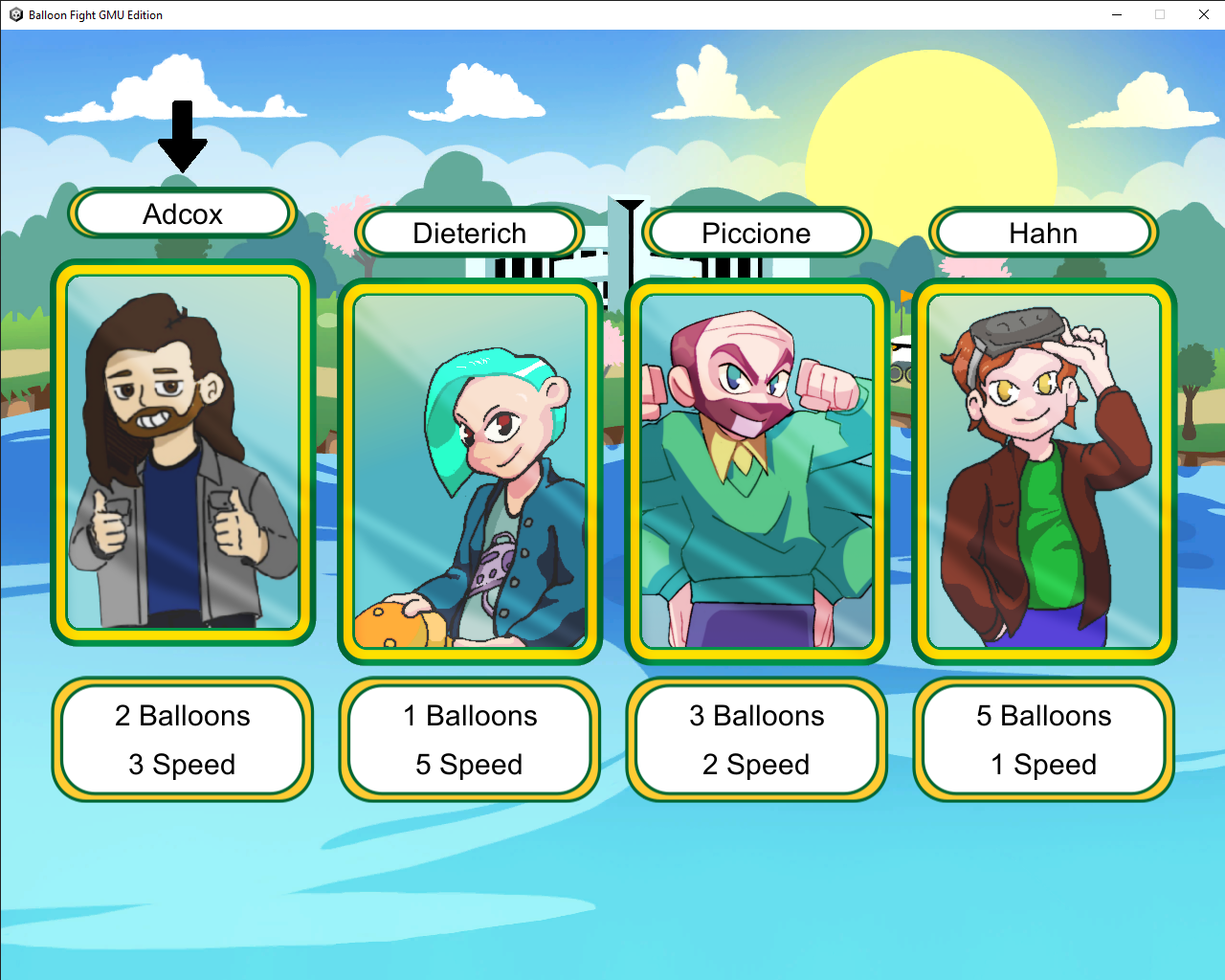The width and height of the screenshot is (1225, 980).
Task: Click the 2 Balloons 3 Speed stats box
Action: 183,740
